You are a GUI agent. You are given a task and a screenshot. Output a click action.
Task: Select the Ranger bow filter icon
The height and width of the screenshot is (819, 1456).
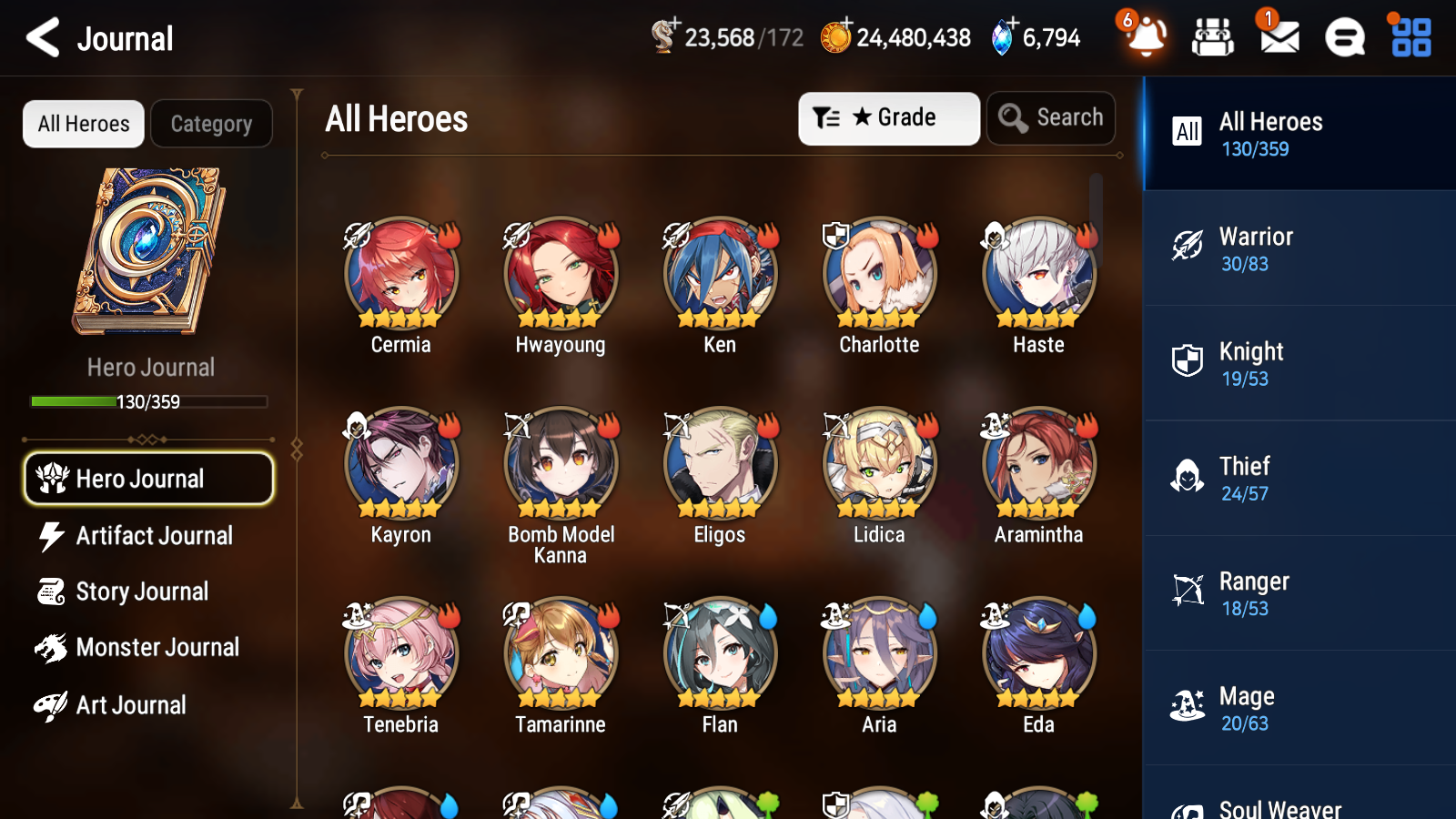click(1187, 591)
